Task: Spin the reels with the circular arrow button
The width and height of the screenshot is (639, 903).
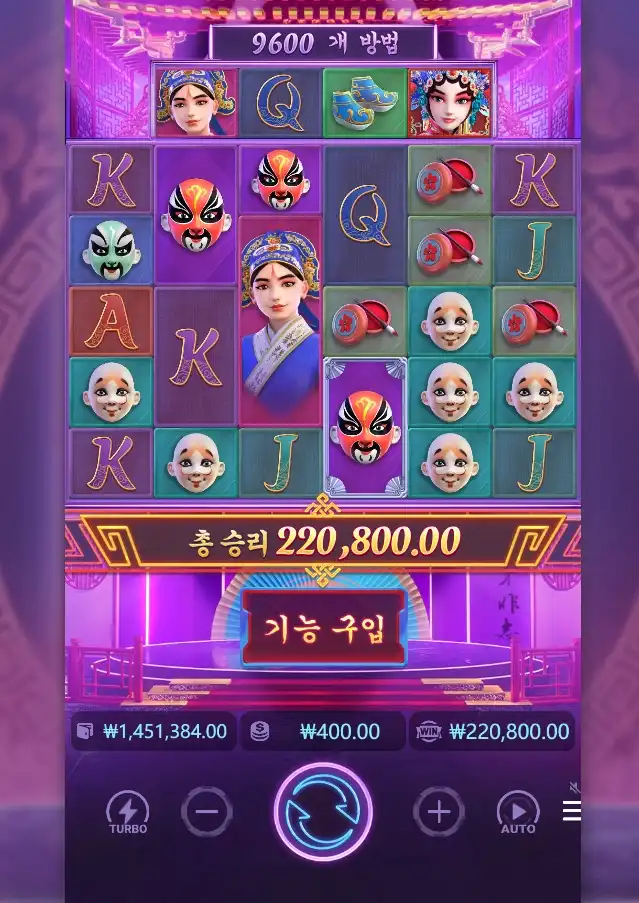Action: (322, 811)
